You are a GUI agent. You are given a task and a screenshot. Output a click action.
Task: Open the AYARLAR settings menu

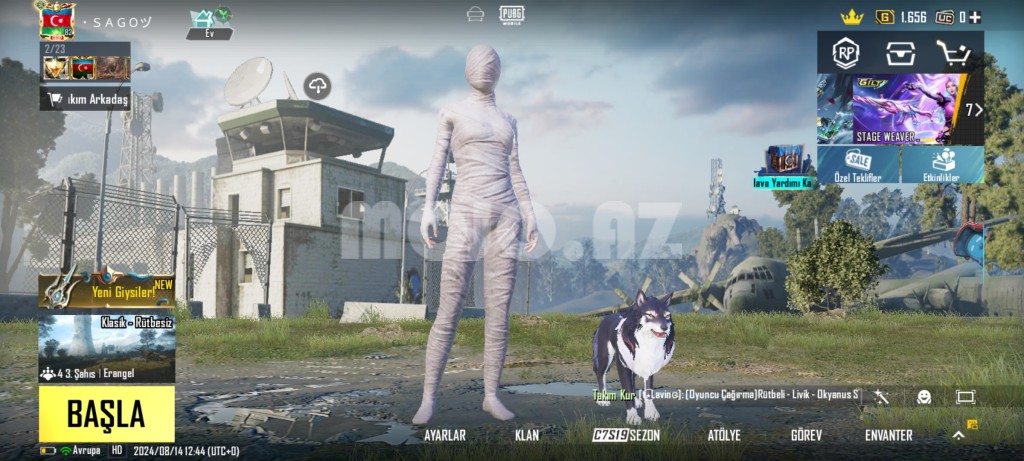coord(445,436)
